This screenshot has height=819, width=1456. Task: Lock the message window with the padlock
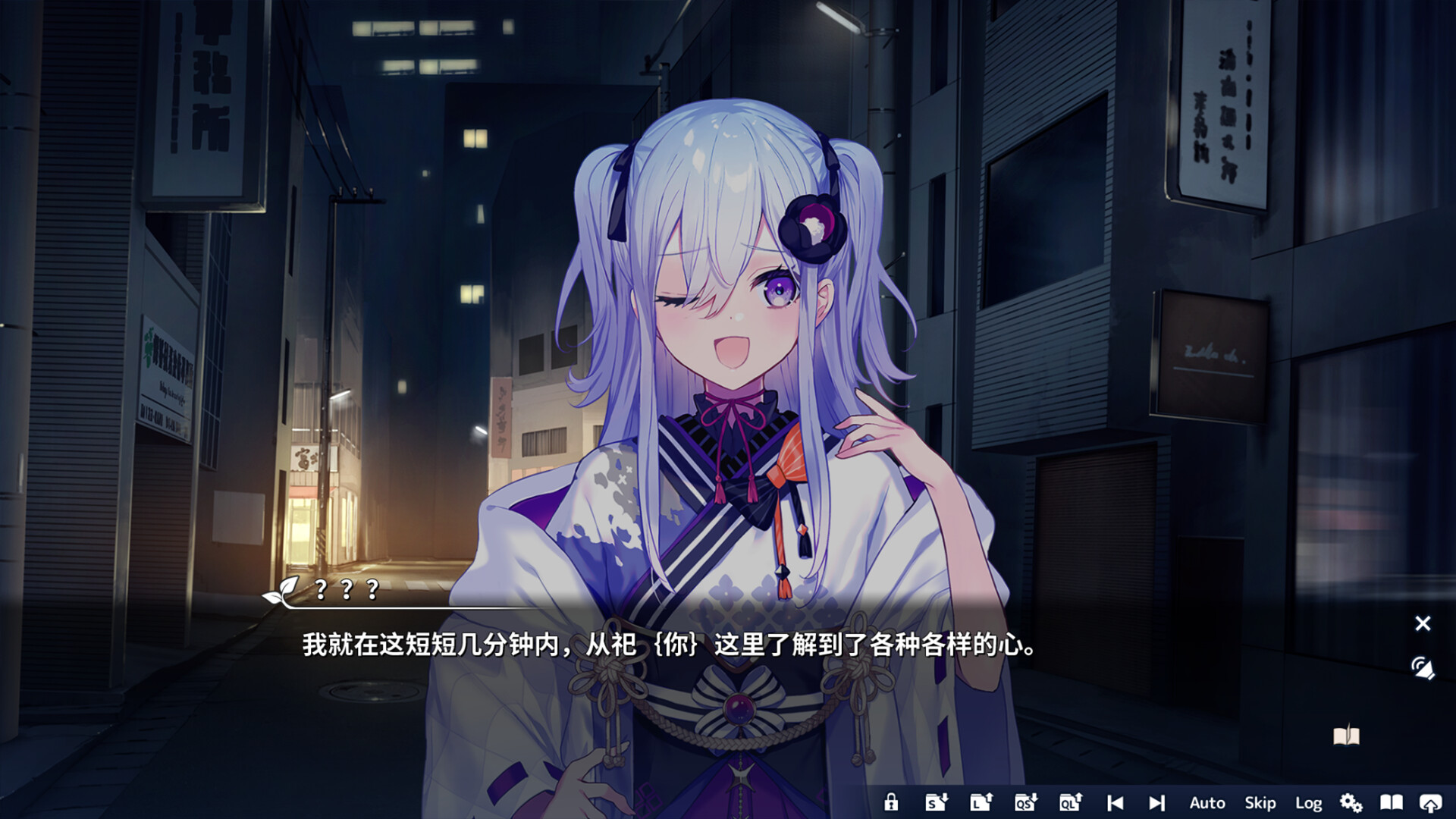[892, 802]
